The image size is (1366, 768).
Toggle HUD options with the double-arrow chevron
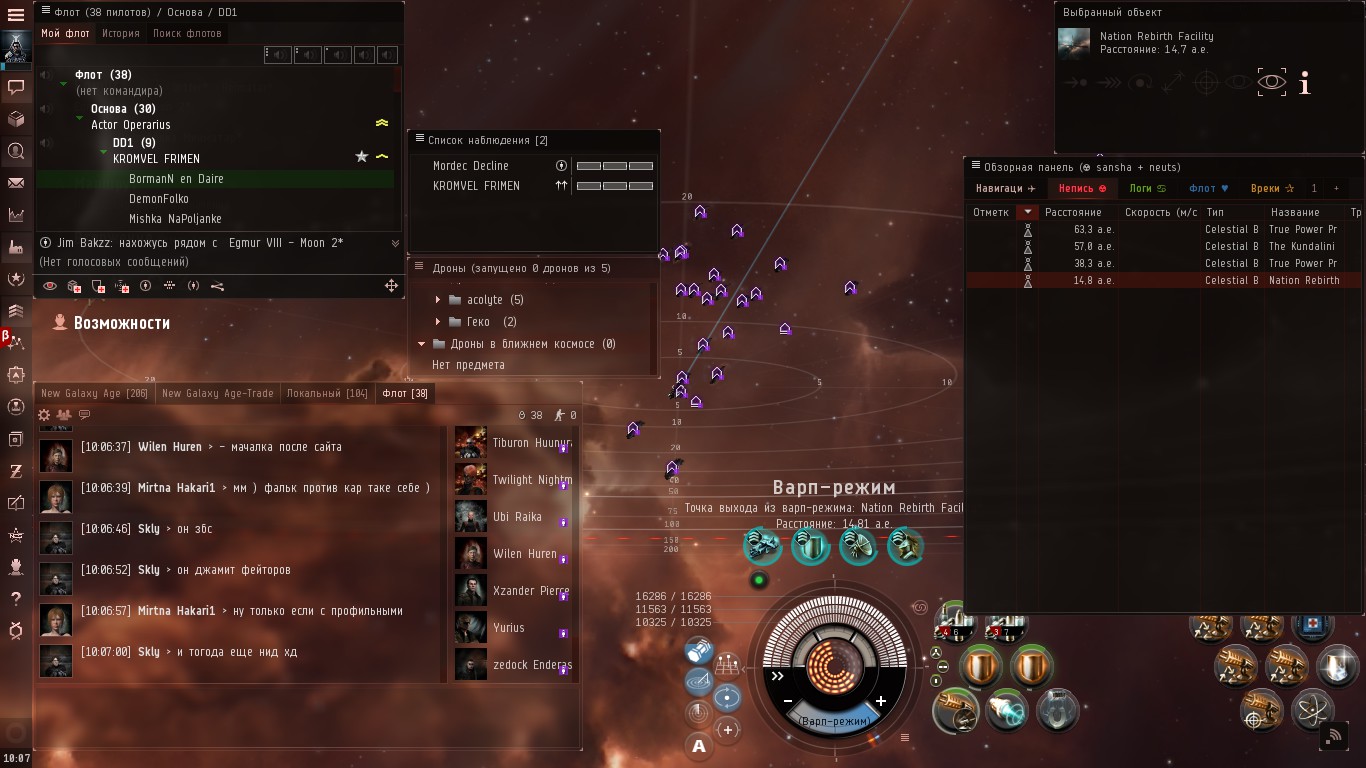coord(778,675)
